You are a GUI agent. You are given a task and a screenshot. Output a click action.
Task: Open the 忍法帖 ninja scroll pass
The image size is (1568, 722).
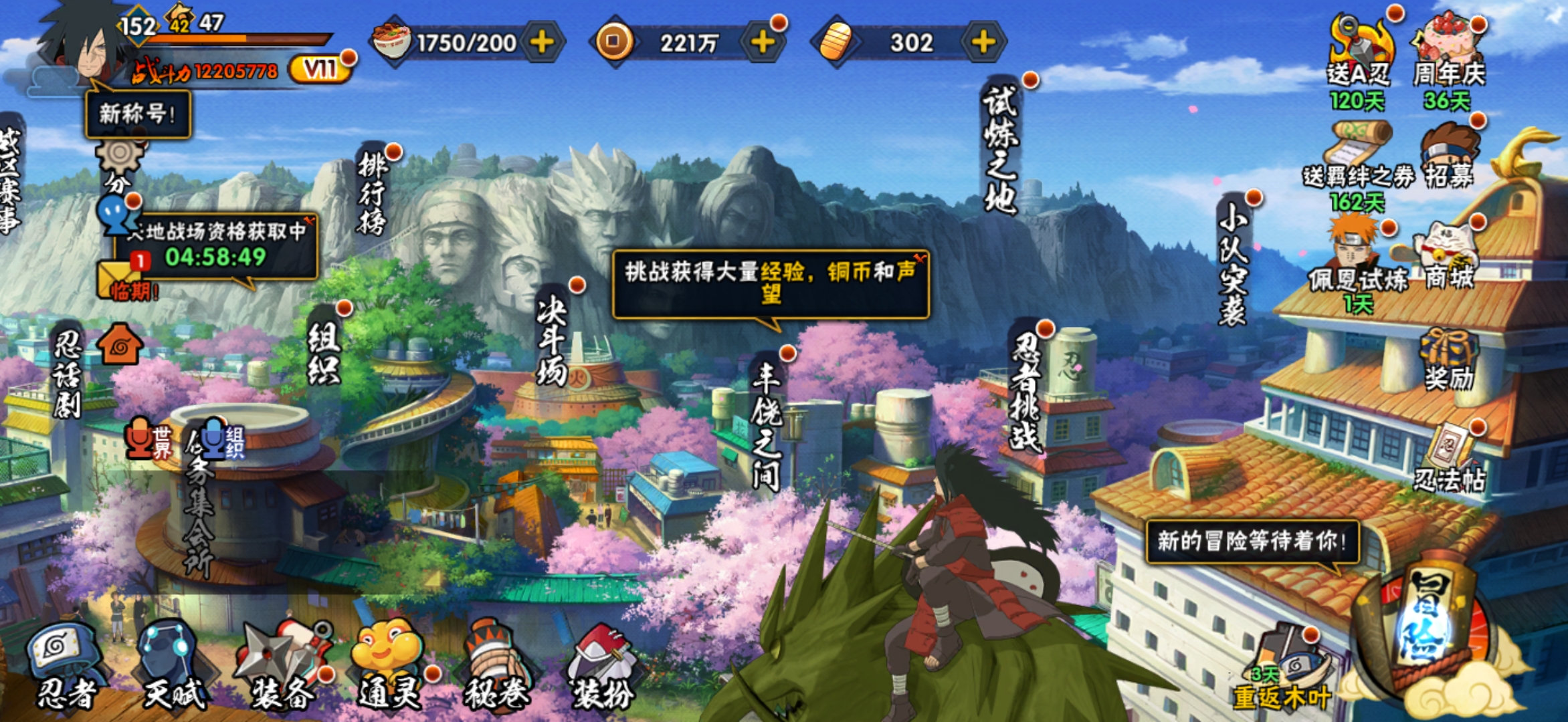click(x=1450, y=458)
